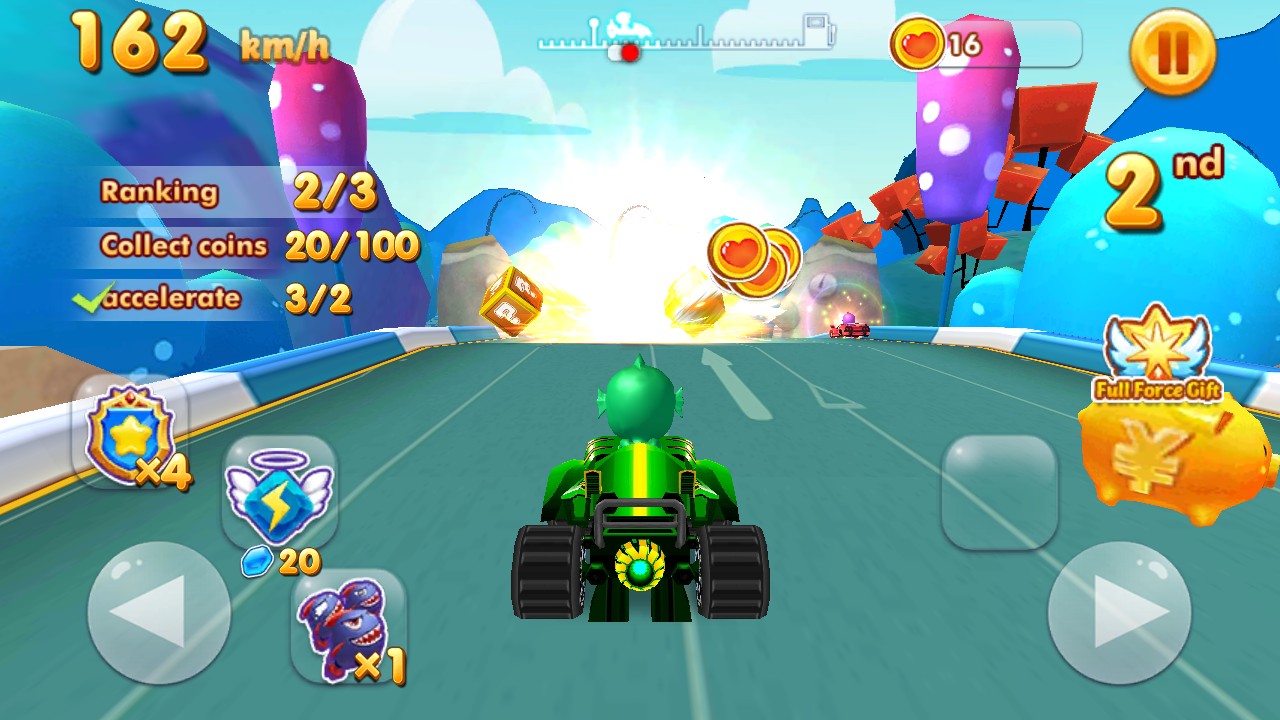Launch the piranha item

[x=348, y=627]
